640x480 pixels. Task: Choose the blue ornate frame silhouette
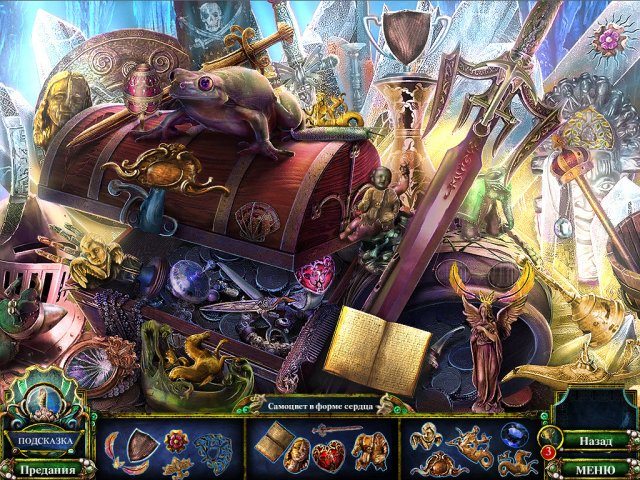point(211,450)
